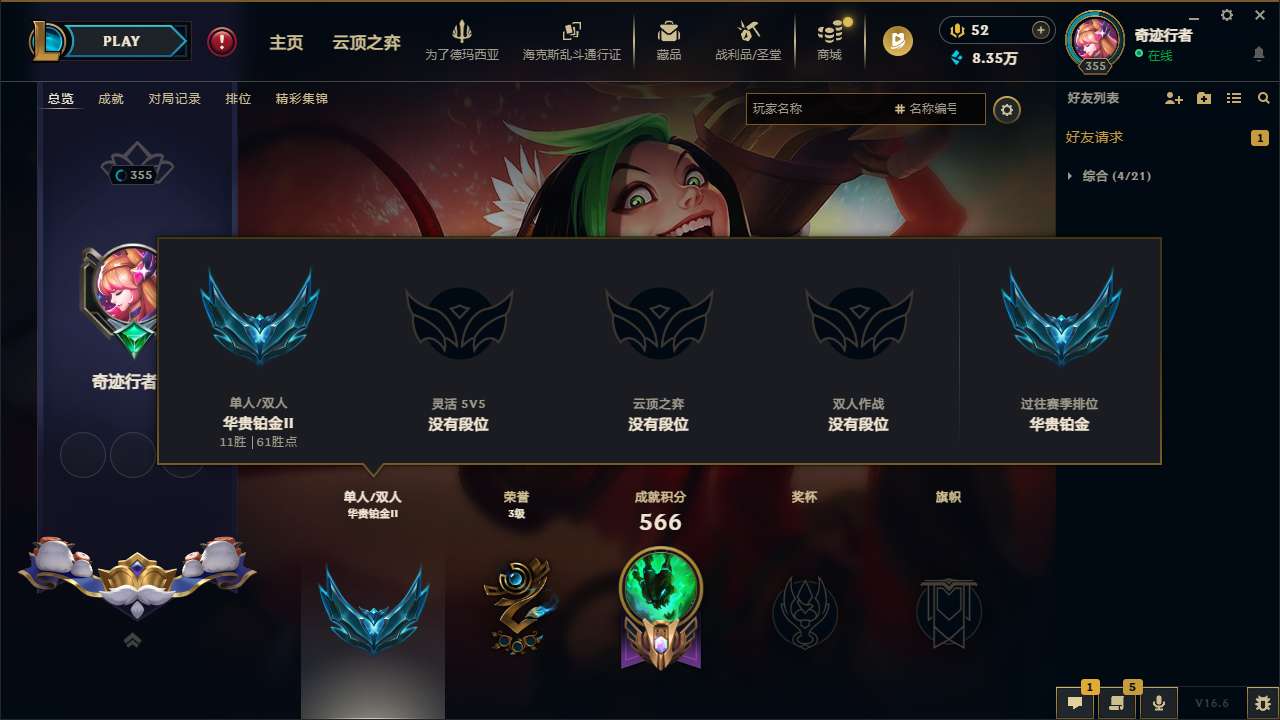Click the friend list search magnifier icon
The image size is (1280, 720).
coord(1264,98)
